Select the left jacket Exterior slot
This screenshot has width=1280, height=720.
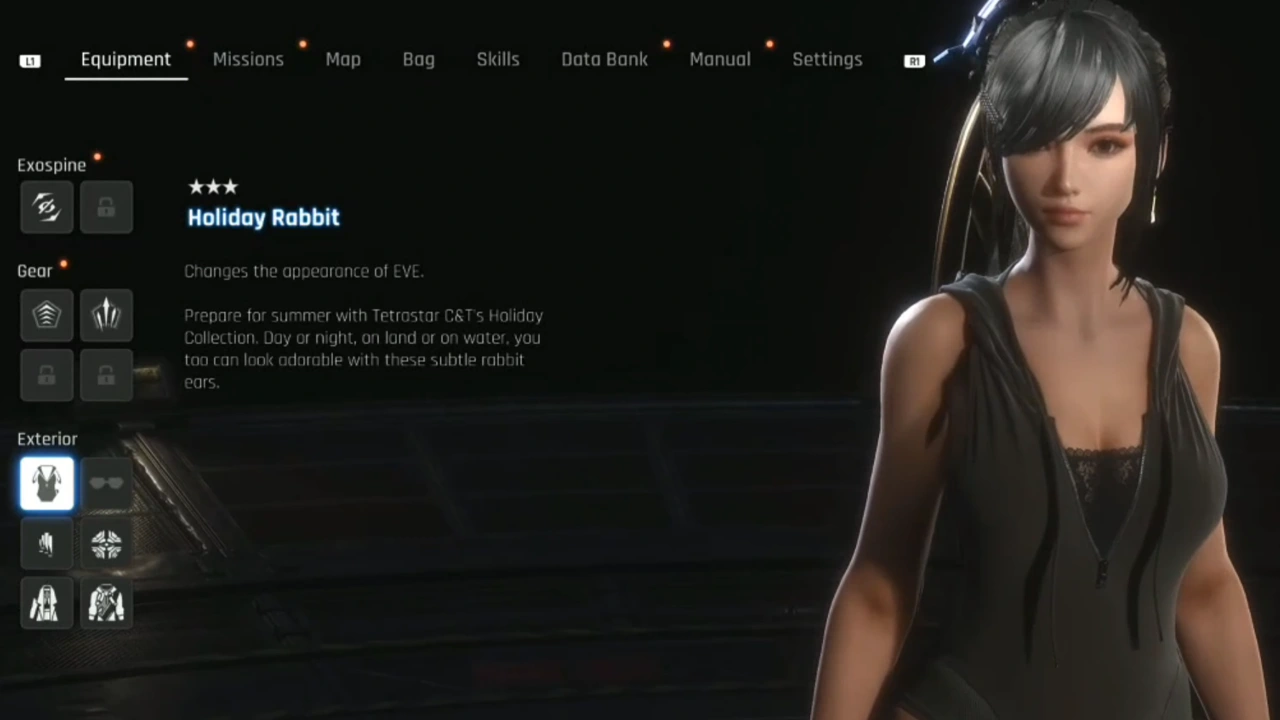click(x=46, y=603)
